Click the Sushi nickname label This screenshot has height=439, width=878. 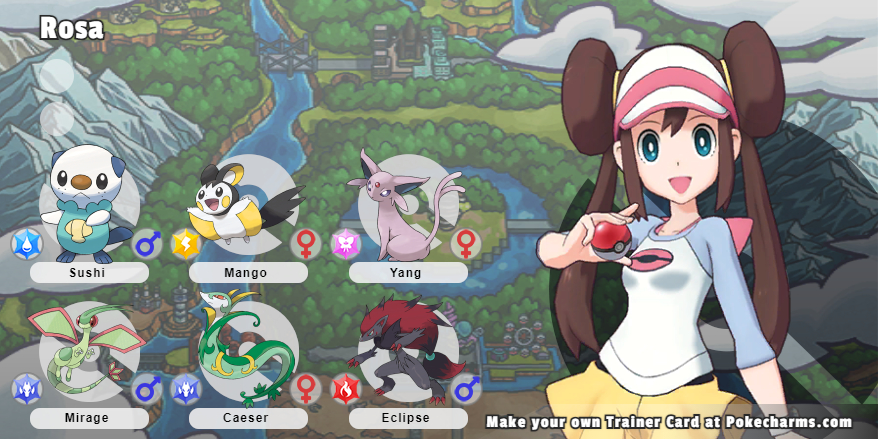pos(89,272)
